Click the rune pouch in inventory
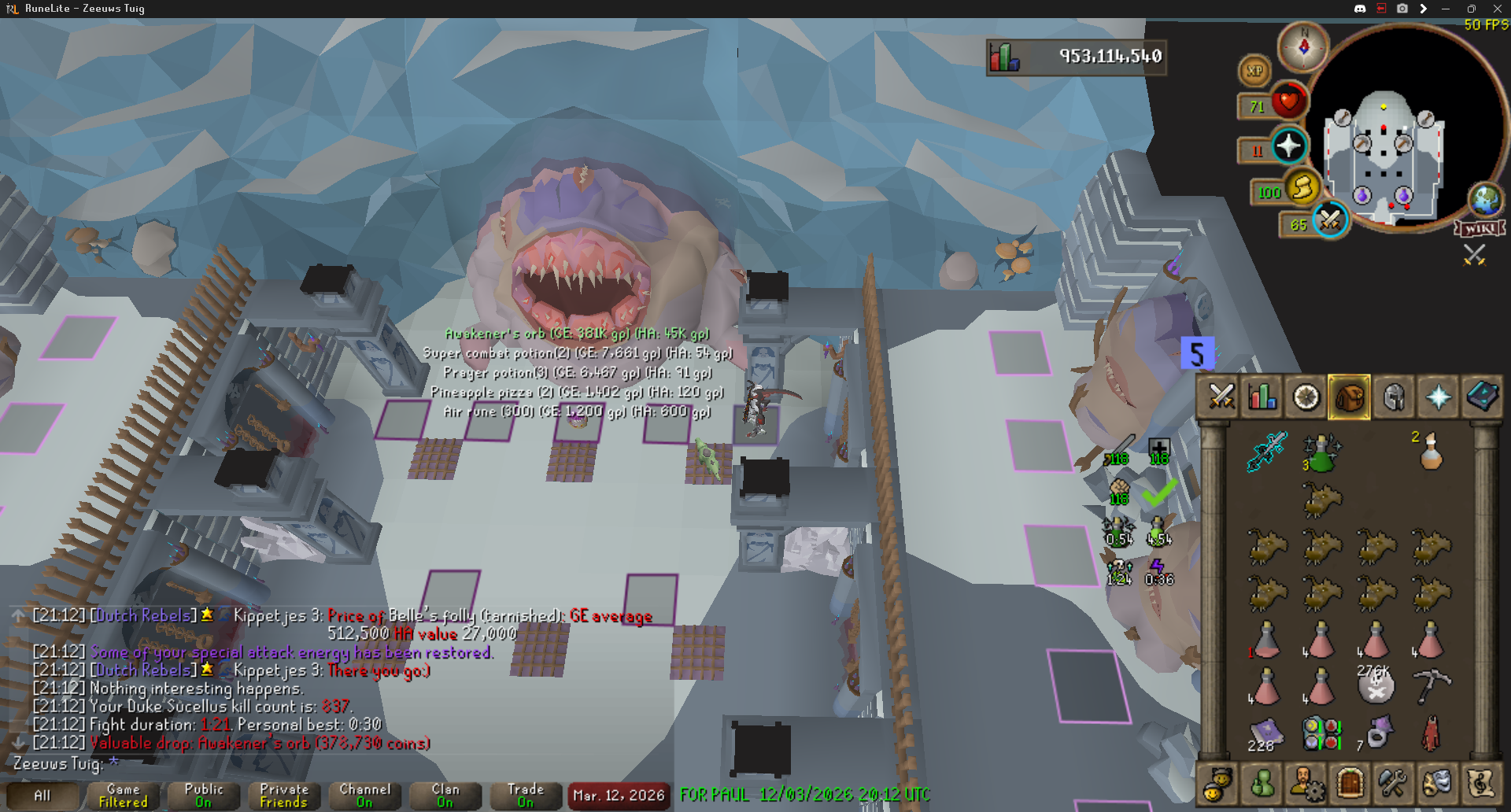 [1322, 733]
